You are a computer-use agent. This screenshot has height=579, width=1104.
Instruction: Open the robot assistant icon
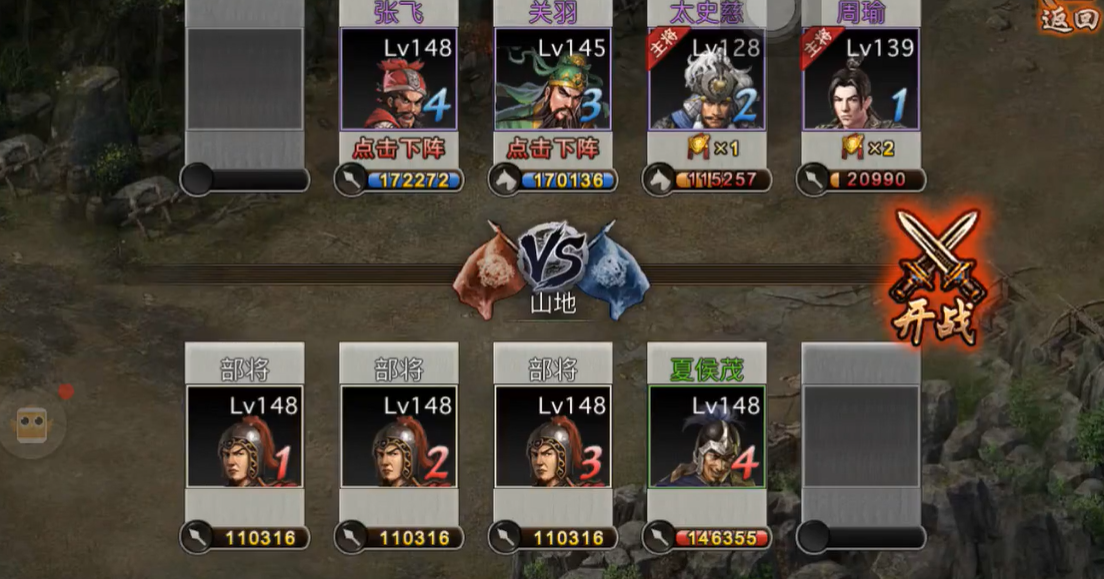click(x=33, y=424)
